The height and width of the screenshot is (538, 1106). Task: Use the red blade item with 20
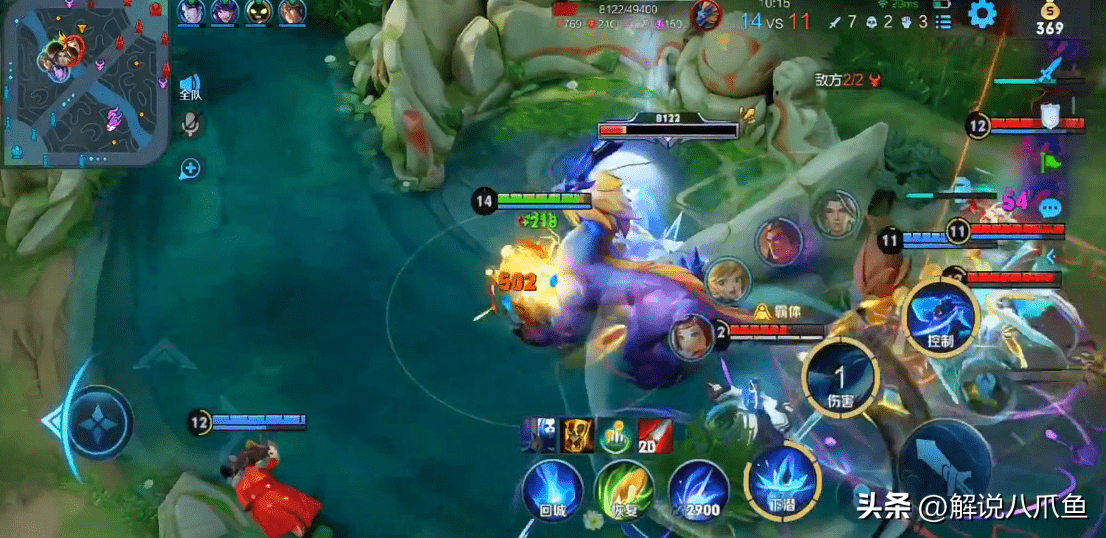[x=655, y=434]
